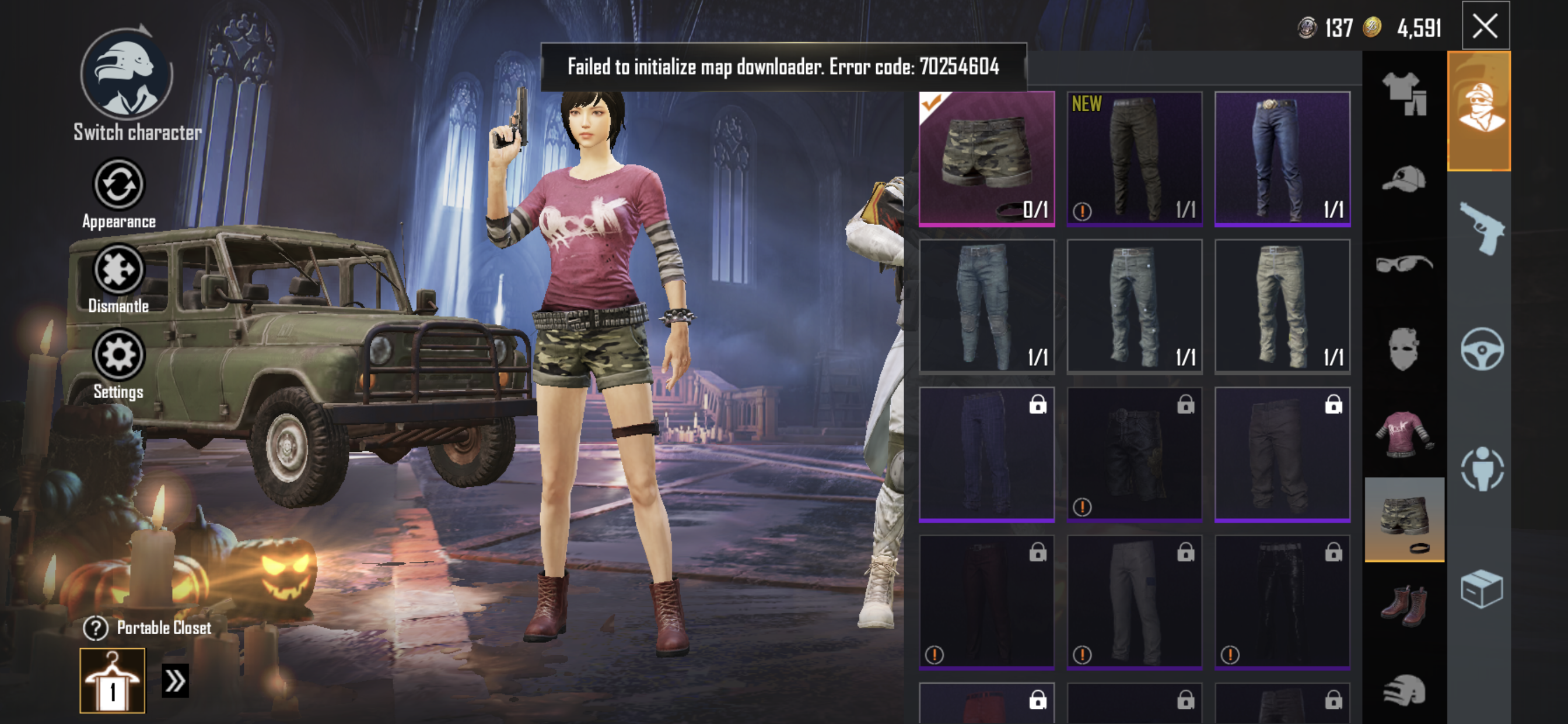Open the glasses category
Image resolution: width=1568 pixels, height=724 pixels.
point(1403,264)
